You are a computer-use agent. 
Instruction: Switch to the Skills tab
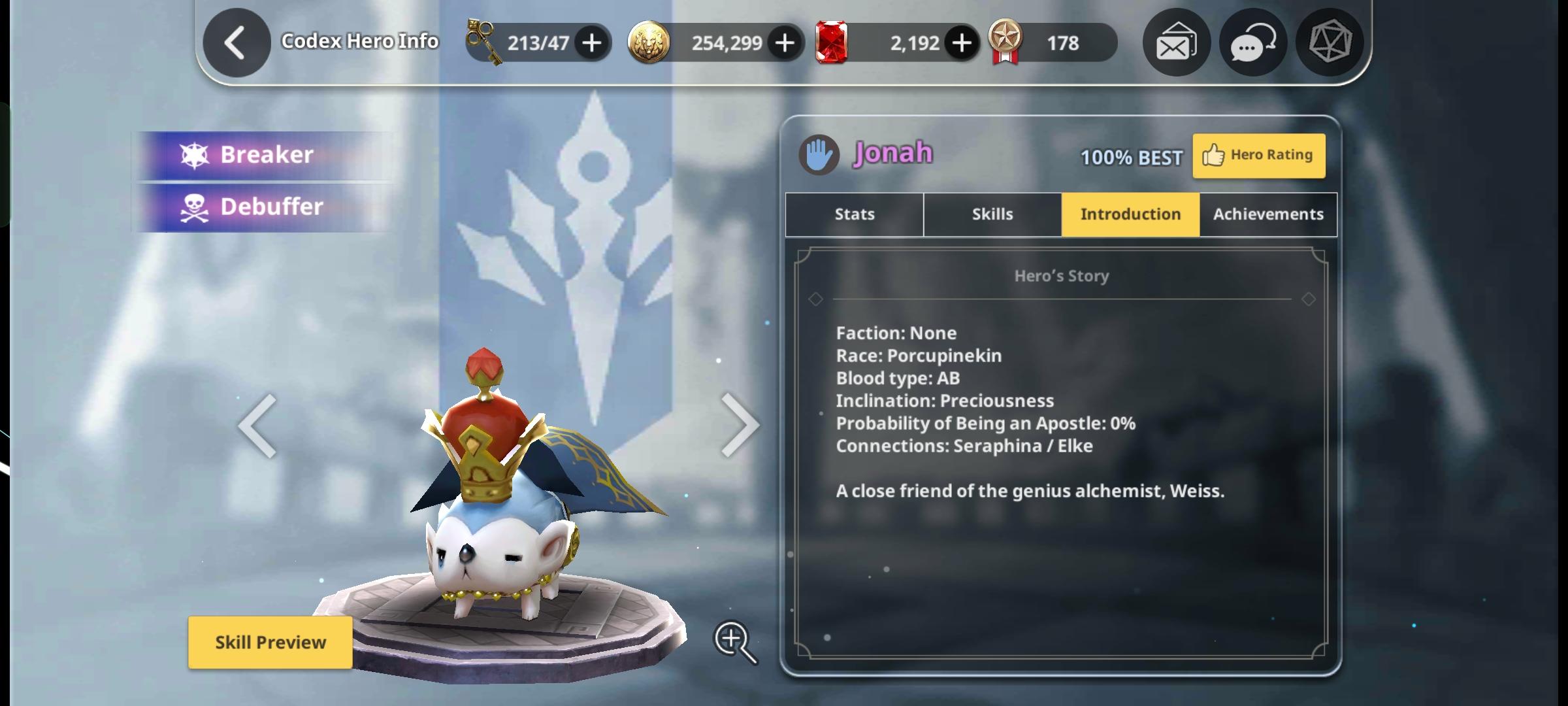pyautogui.click(x=992, y=214)
